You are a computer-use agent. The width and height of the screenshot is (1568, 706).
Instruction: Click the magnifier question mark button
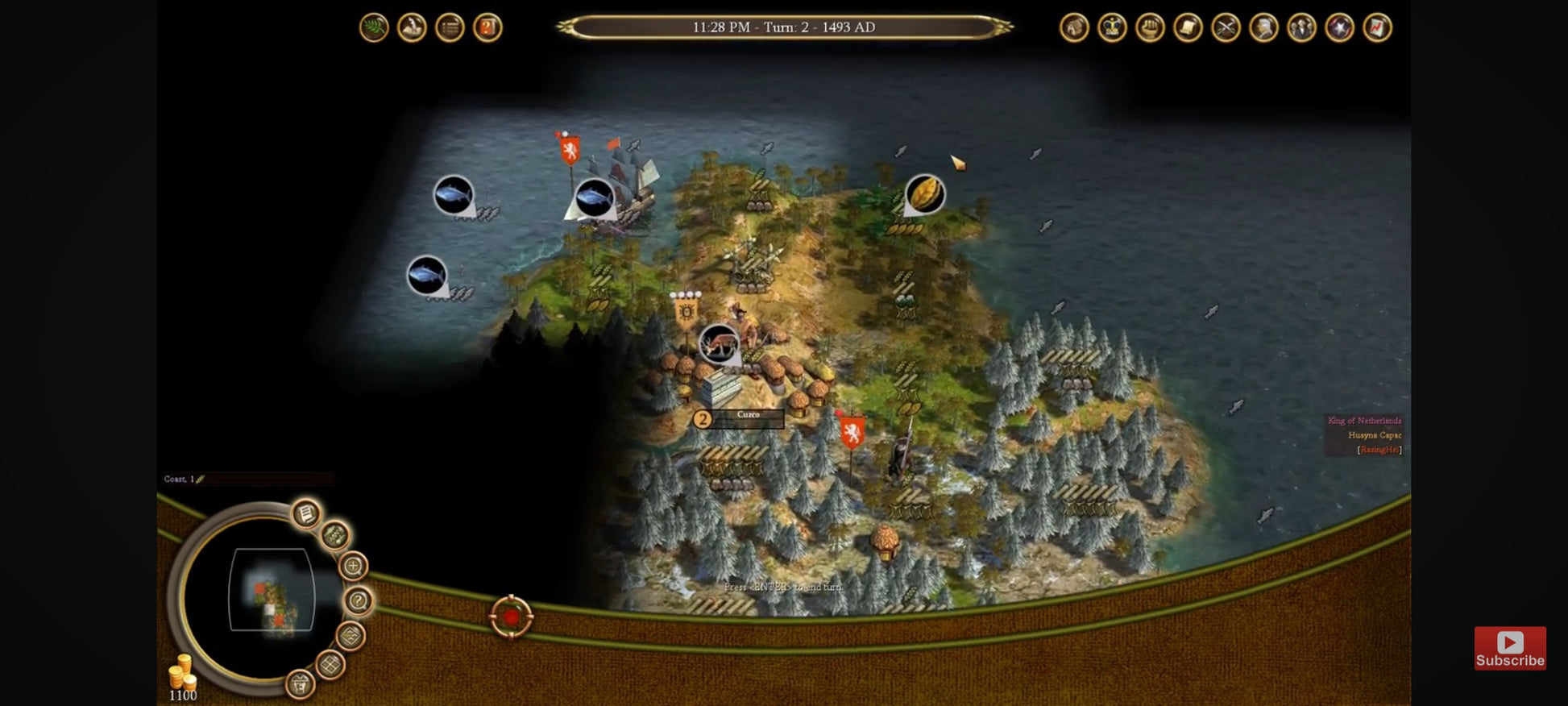358,600
